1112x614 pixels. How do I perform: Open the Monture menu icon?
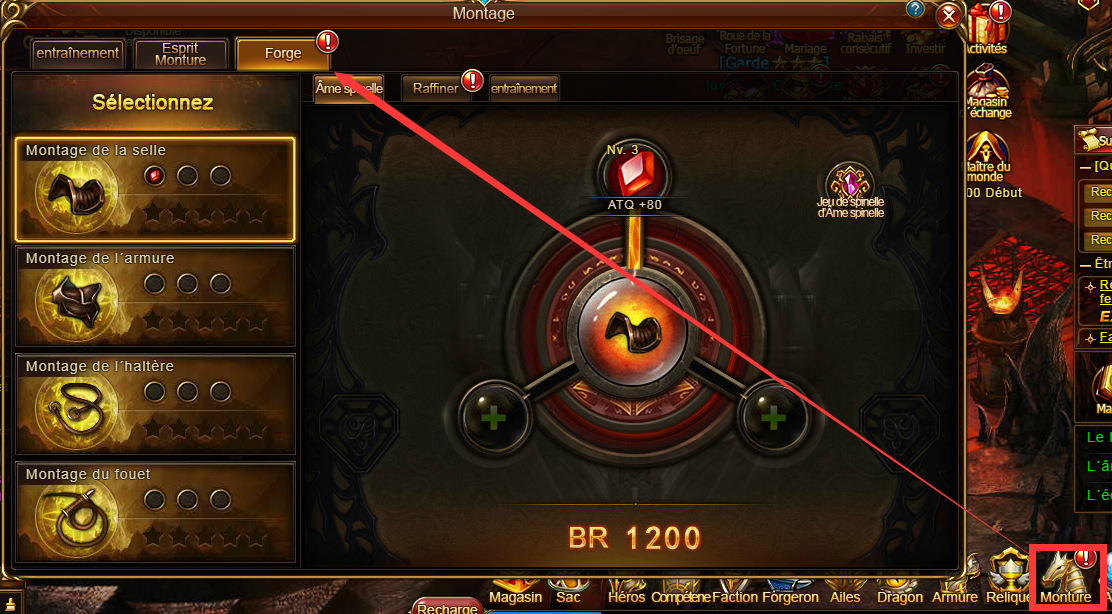(x=1066, y=580)
